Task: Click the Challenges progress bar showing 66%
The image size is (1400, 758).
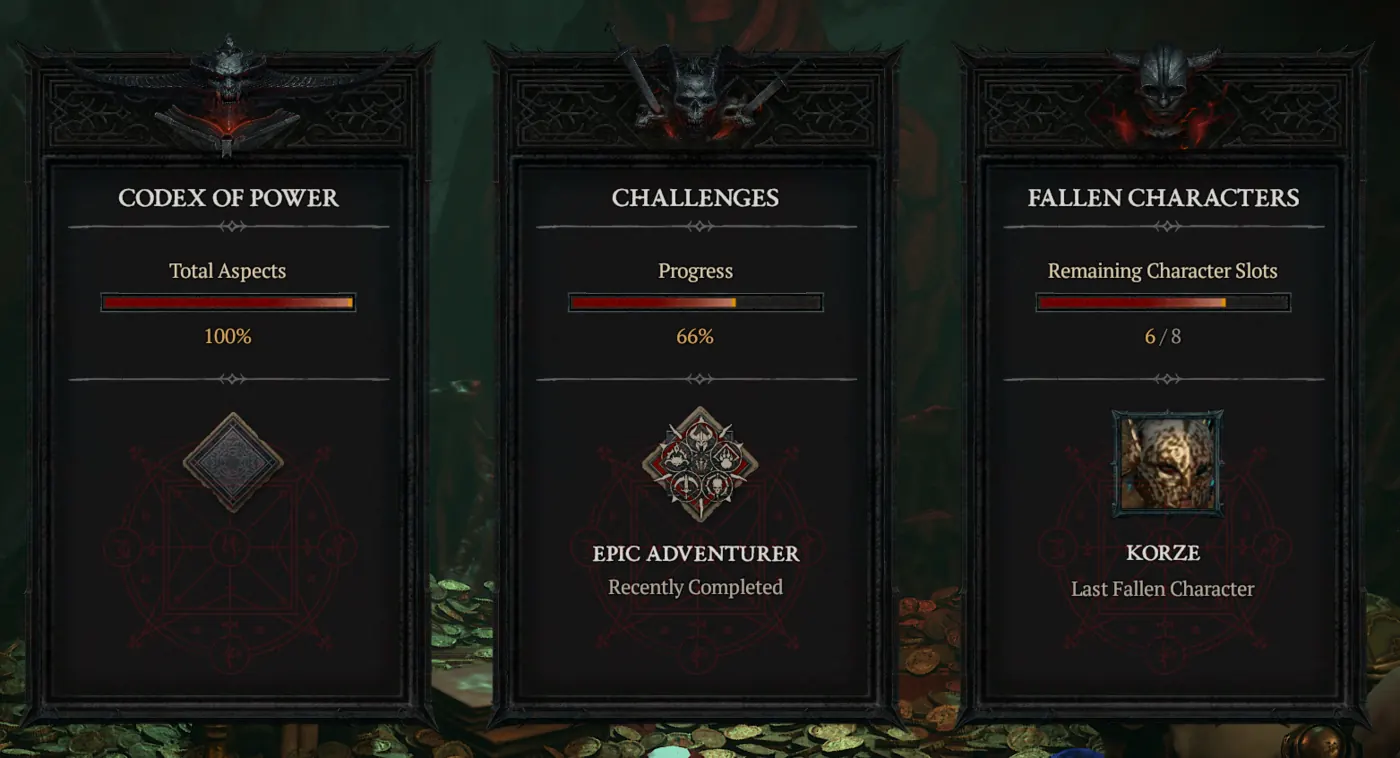Action: point(694,301)
